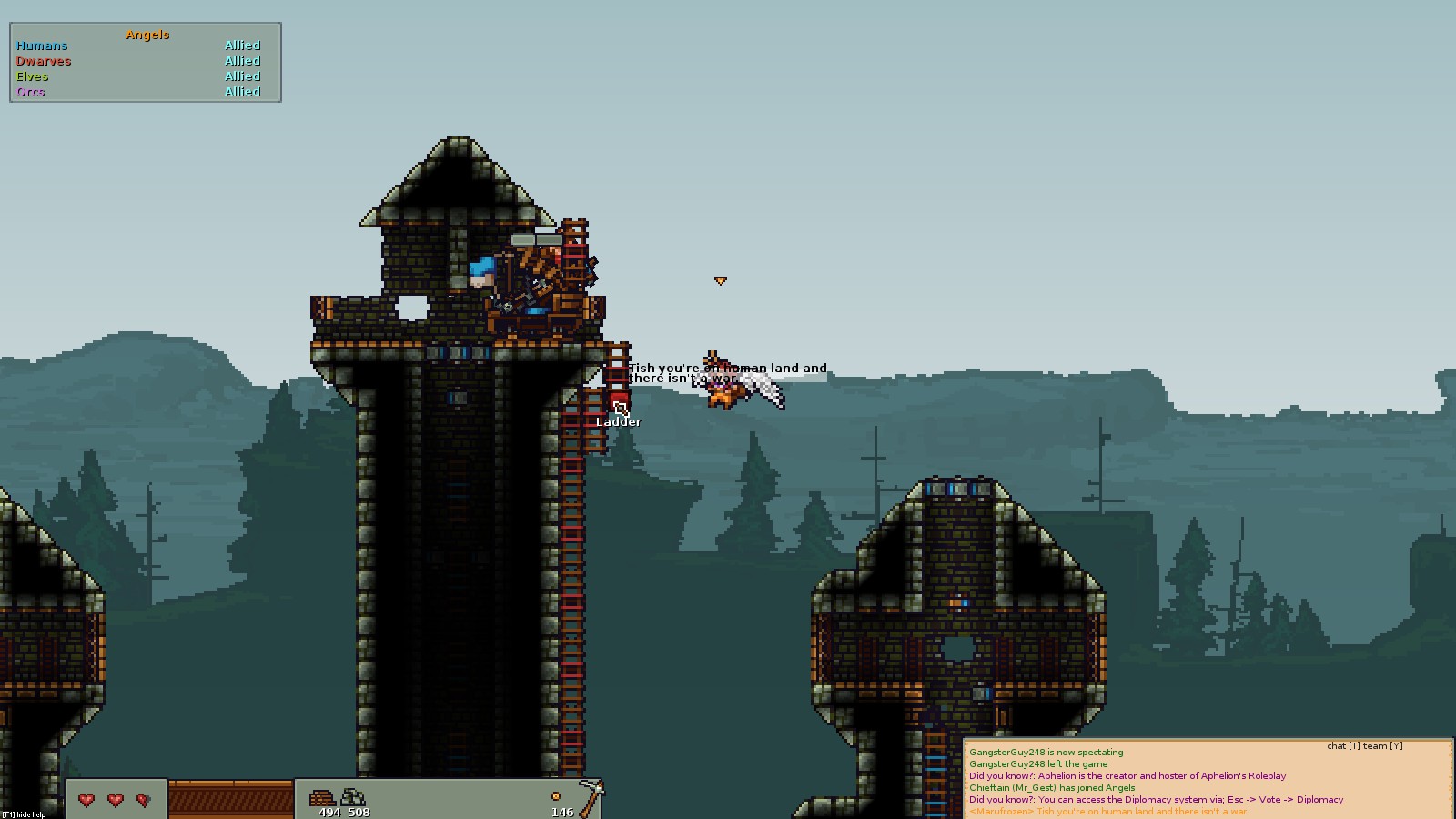Click the gold coin icon
This screenshot has width=1456, height=819.
tap(556, 796)
